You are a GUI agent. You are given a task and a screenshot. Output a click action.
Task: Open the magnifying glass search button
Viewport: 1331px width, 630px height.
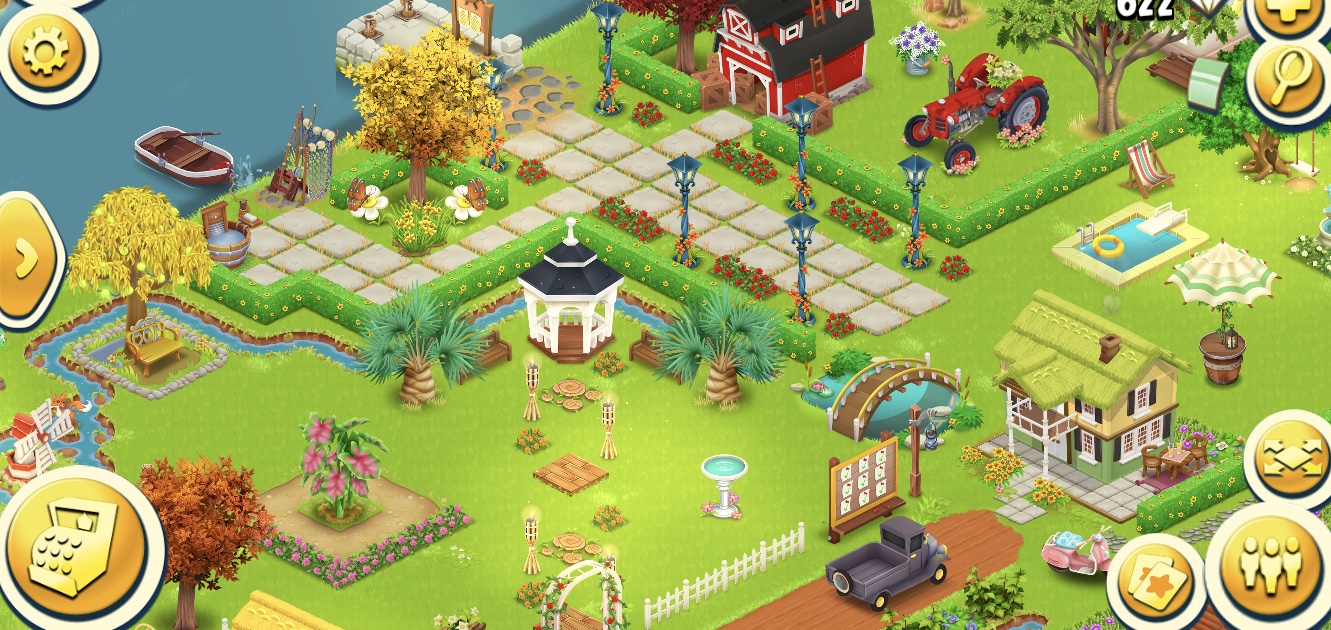(1292, 81)
